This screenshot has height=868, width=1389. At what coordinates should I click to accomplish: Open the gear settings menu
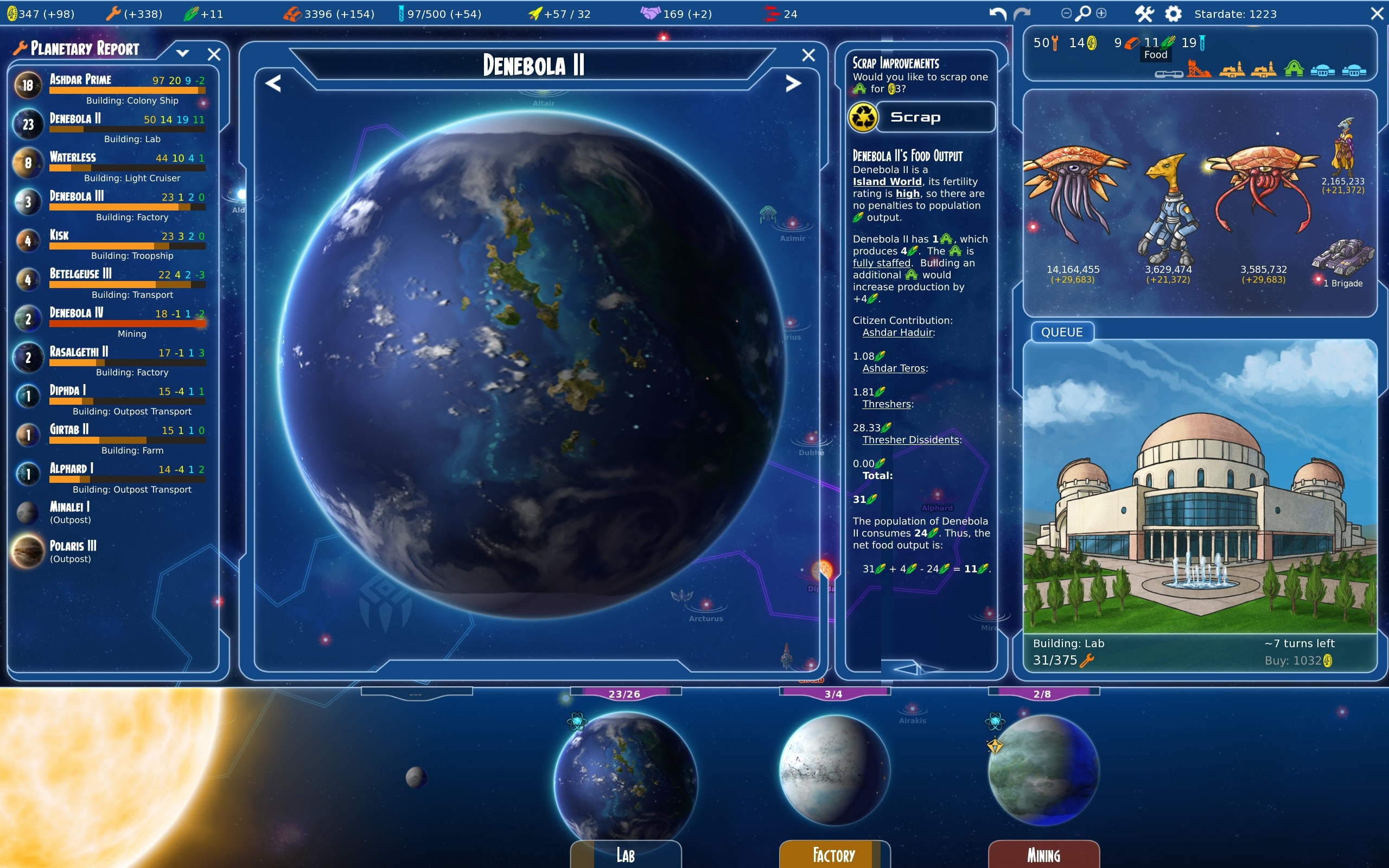1173,14
